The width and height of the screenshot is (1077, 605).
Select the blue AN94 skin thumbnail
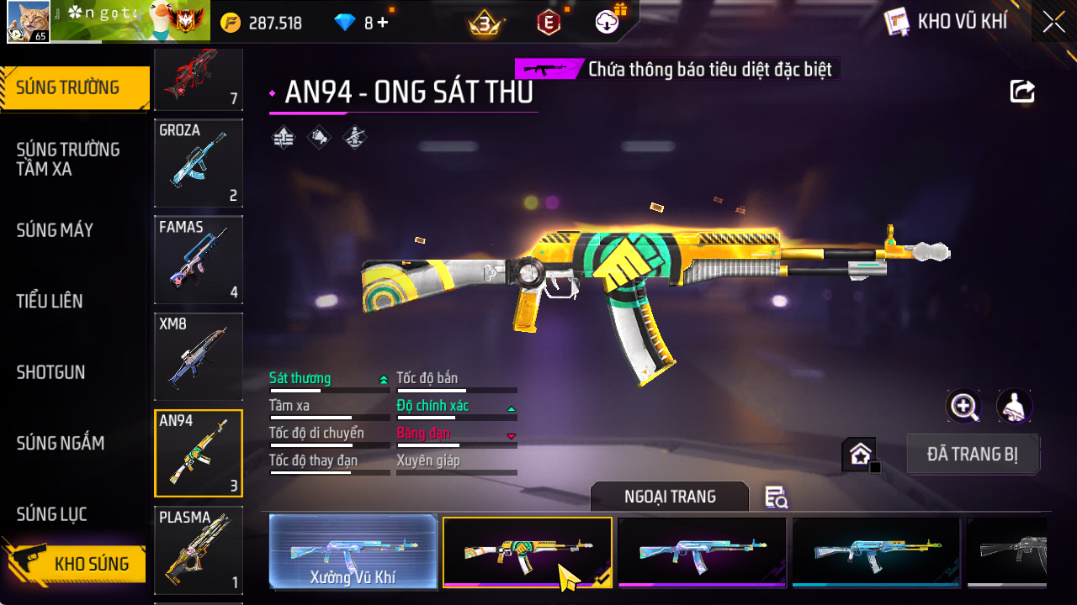pyautogui.click(x=875, y=551)
